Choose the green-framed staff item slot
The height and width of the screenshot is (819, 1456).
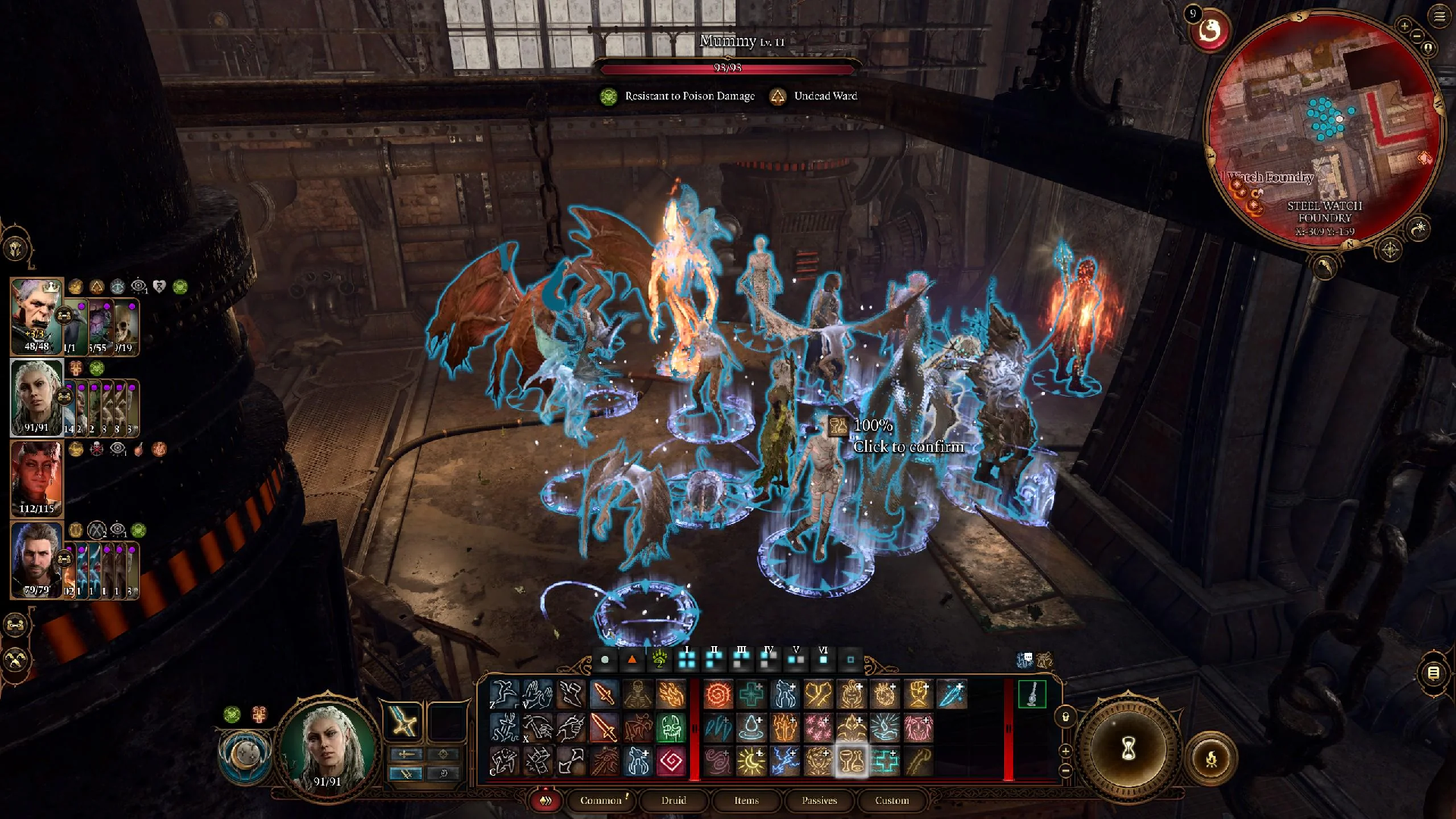click(x=1031, y=694)
